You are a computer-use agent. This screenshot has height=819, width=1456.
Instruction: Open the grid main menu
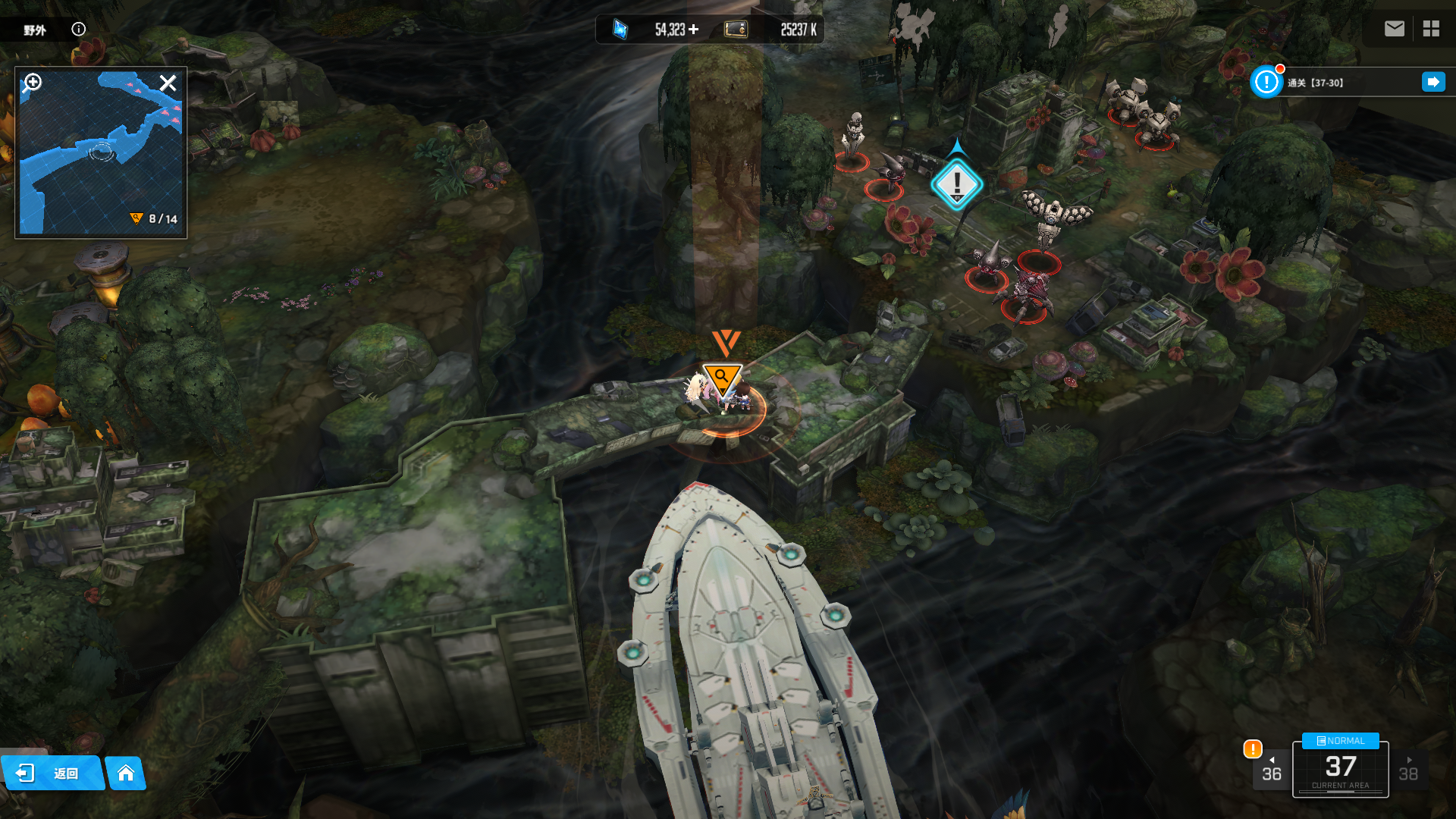point(1431,29)
